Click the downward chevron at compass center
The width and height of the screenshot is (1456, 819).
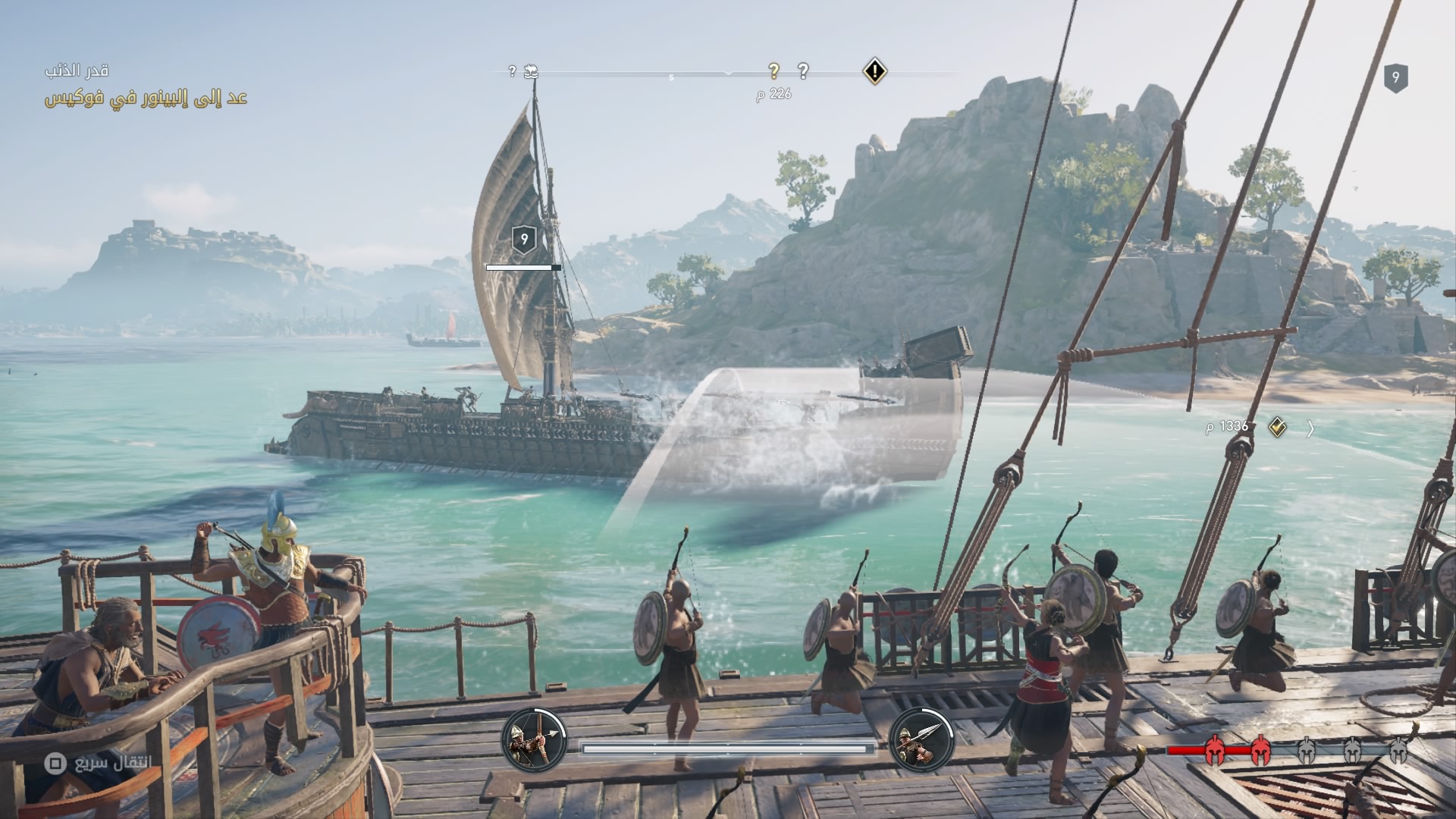(x=729, y=74)
